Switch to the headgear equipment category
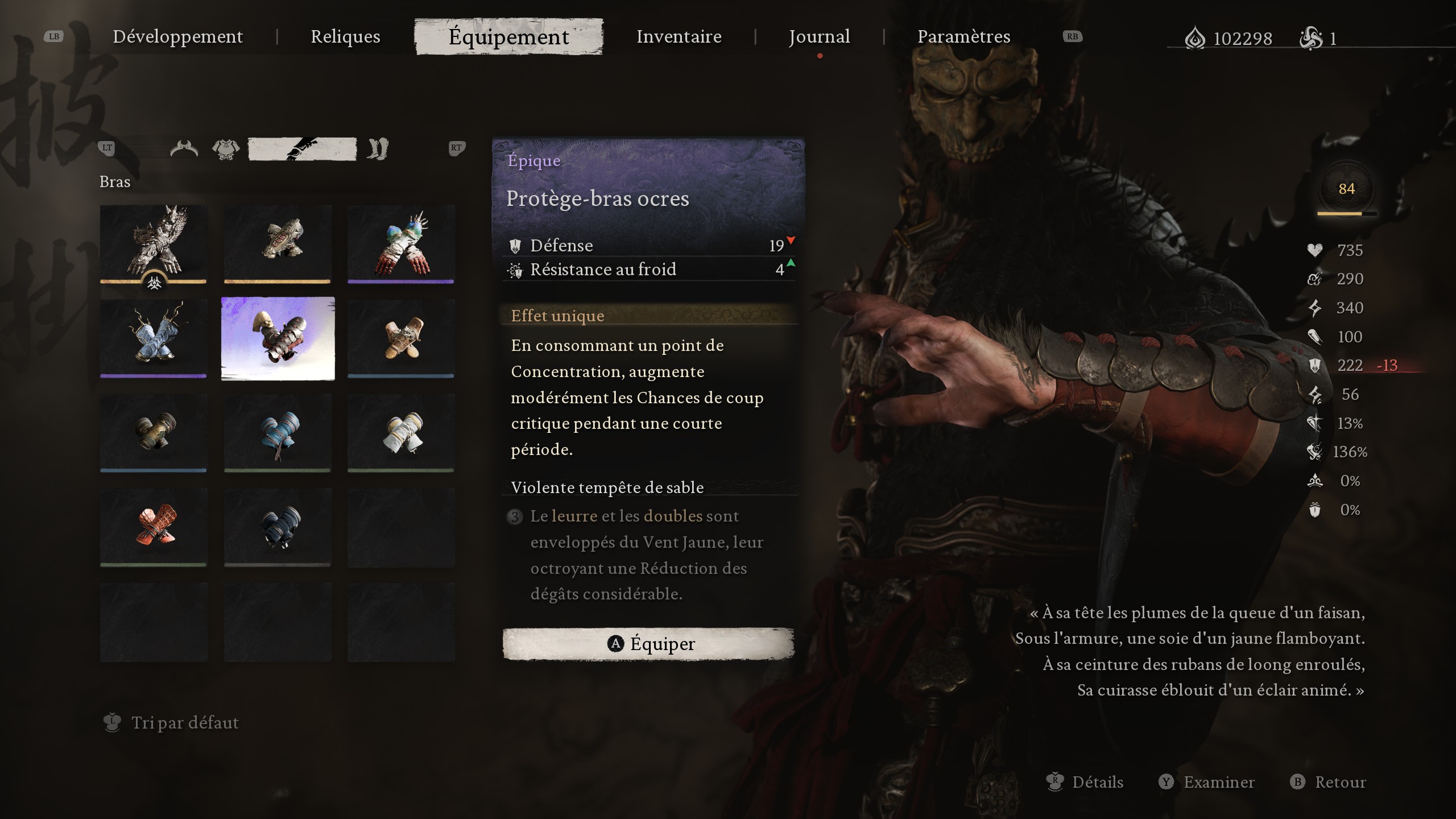 [x=184, y=149]
